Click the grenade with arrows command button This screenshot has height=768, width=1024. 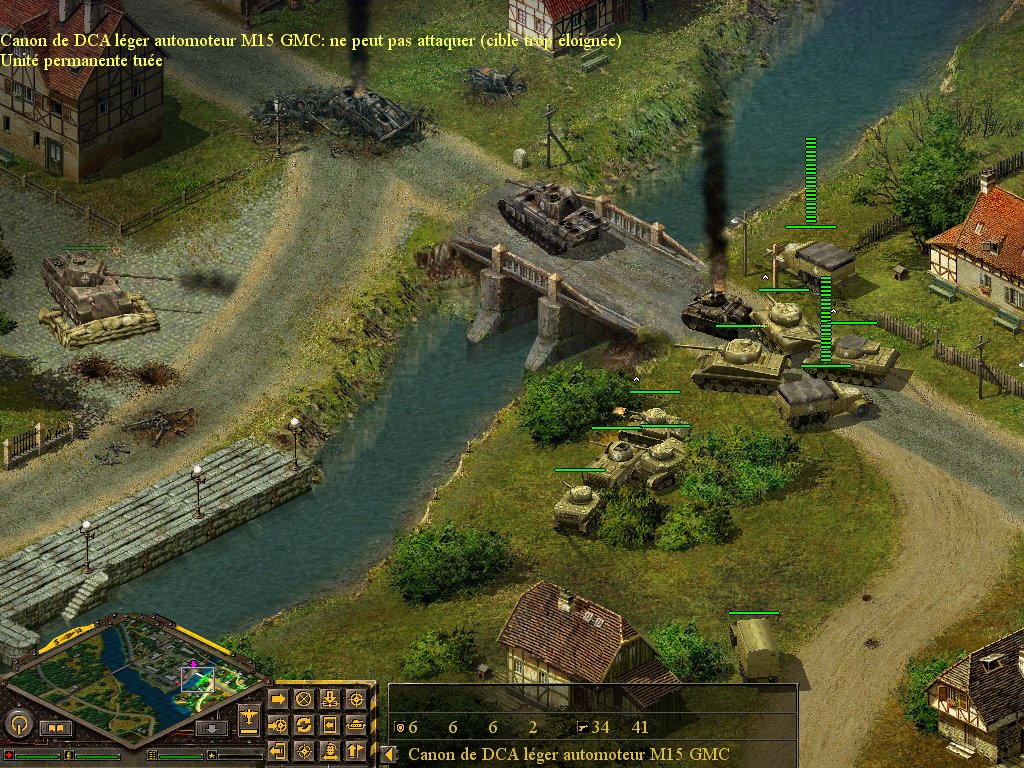click(x=329, y=750)
